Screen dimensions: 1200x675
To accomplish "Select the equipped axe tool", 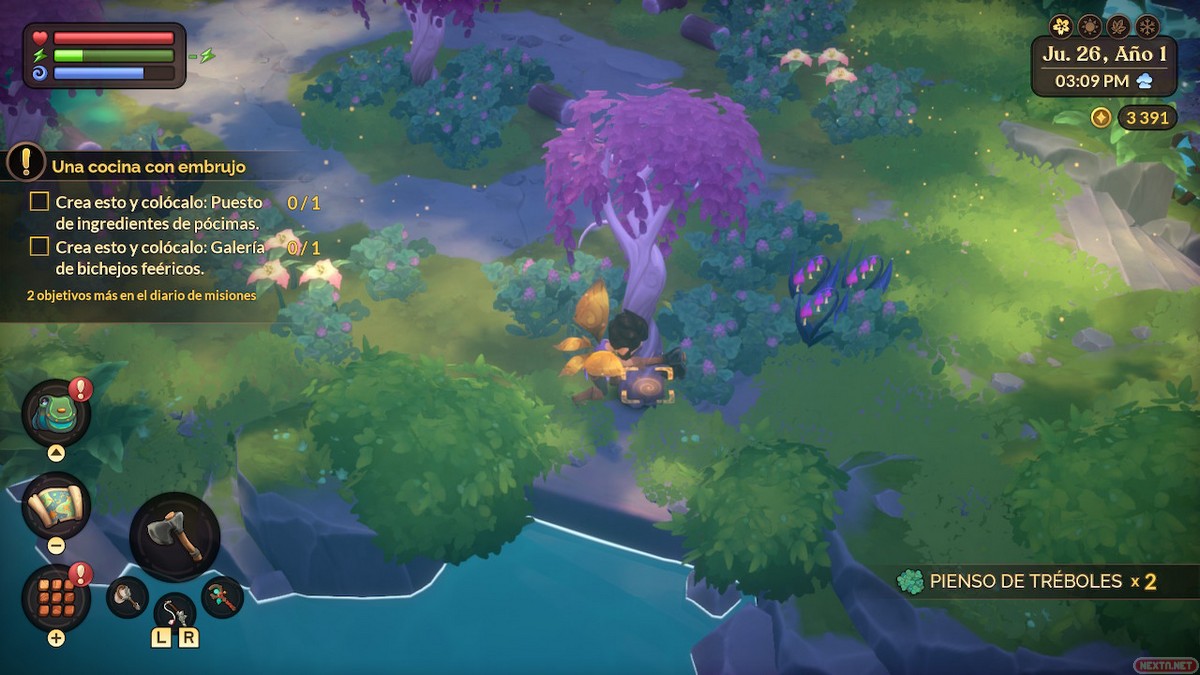I will click(175, 537).
